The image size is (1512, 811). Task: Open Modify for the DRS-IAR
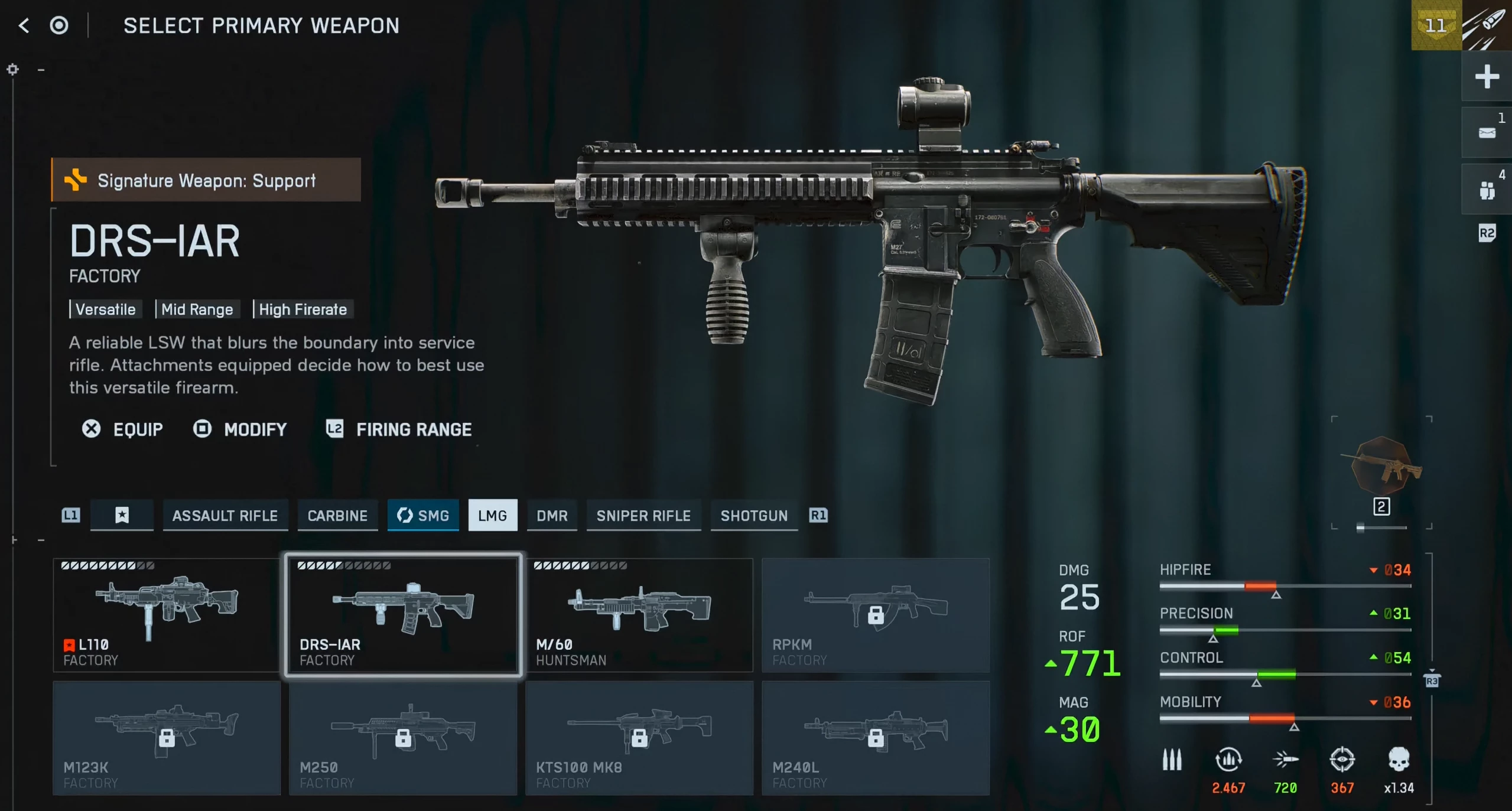[240, 429]
